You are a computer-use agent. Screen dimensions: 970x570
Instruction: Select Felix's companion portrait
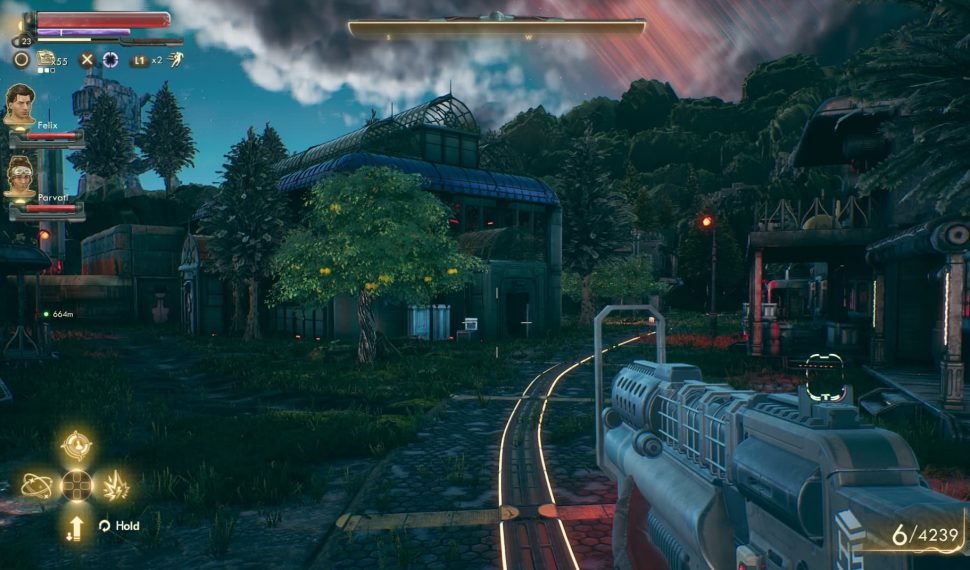click(19, 104)
